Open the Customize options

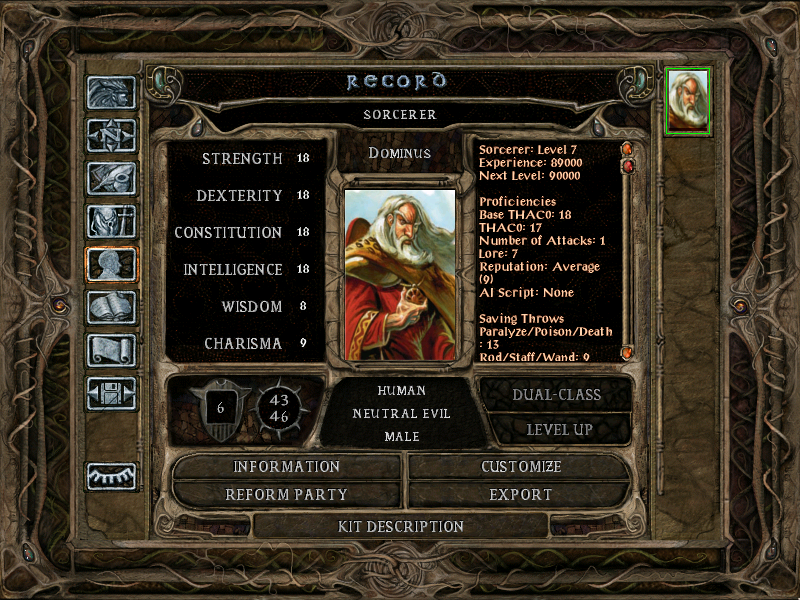click(x=521, y=467)
